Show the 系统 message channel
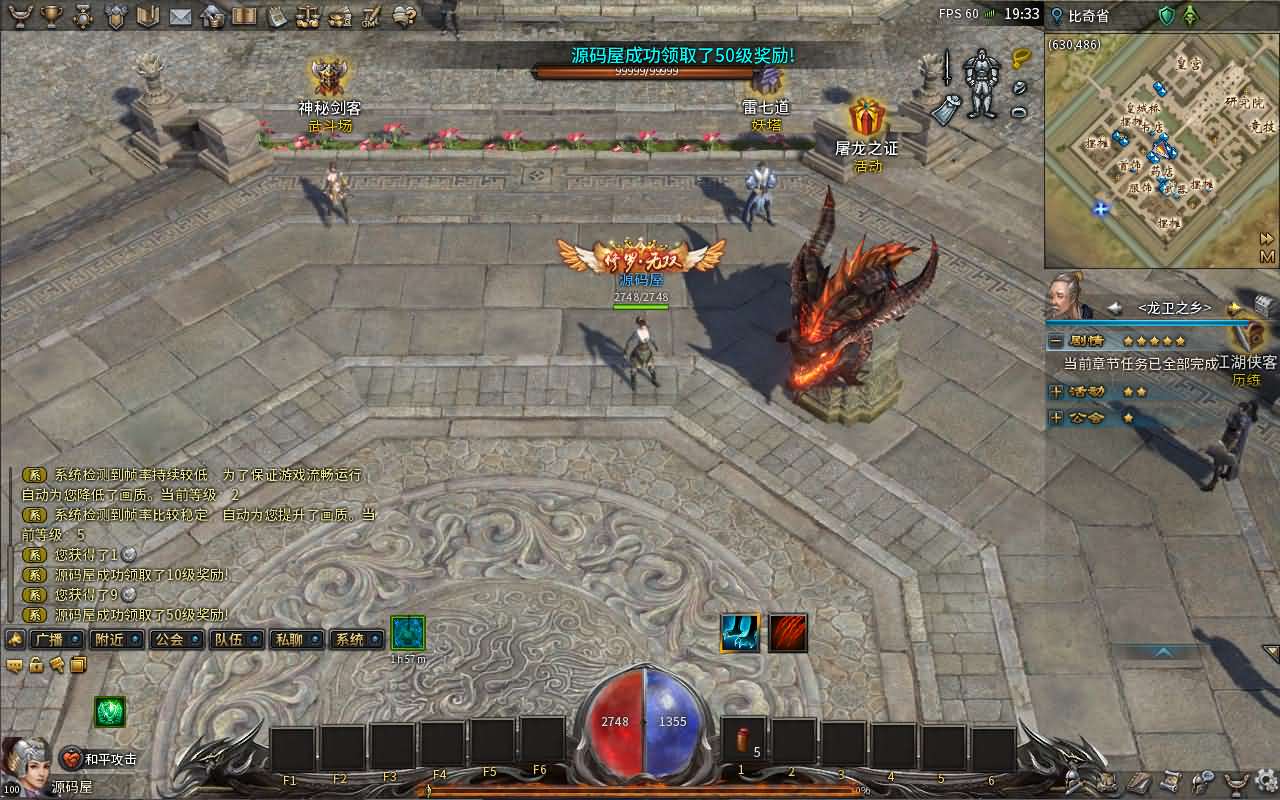Screen dimensions: 1280x800 [356, 640]
